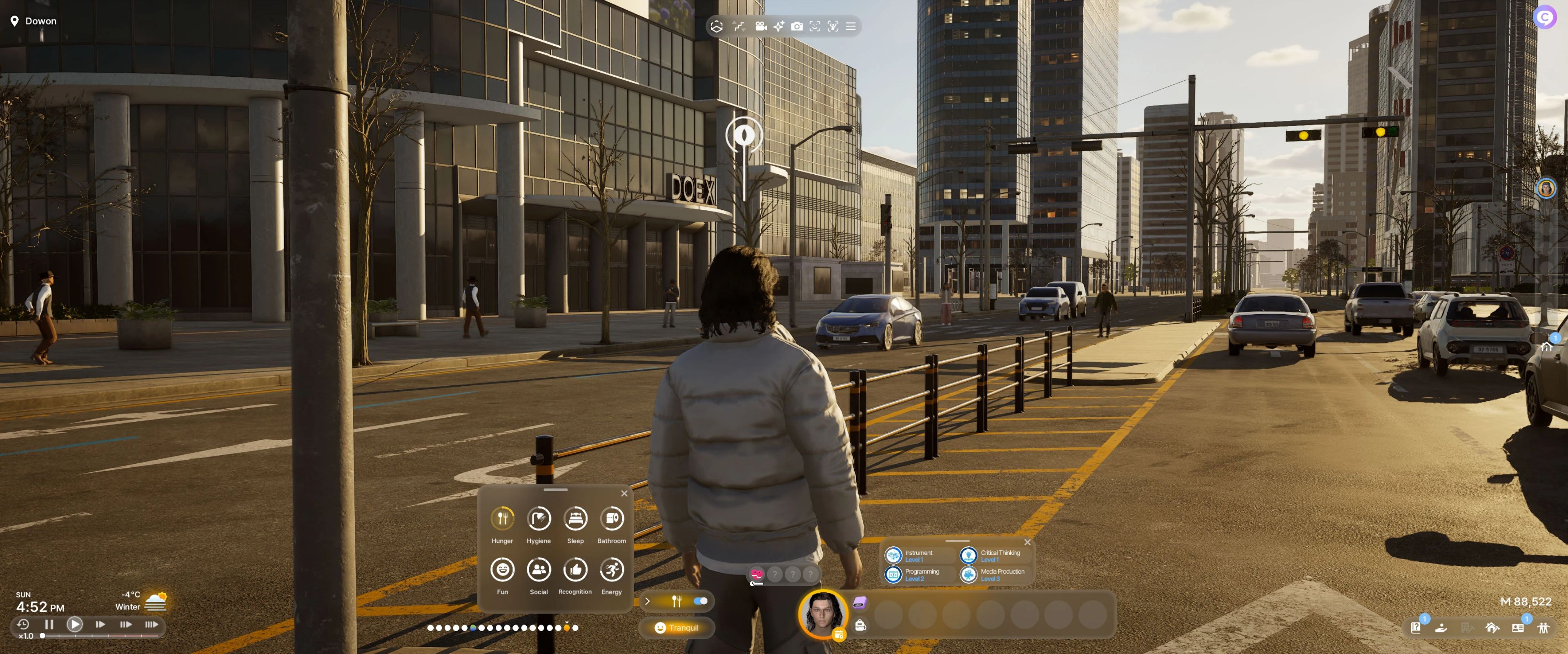
Task: Switch to the fastest time speed
Action: [x=151, y=624]
